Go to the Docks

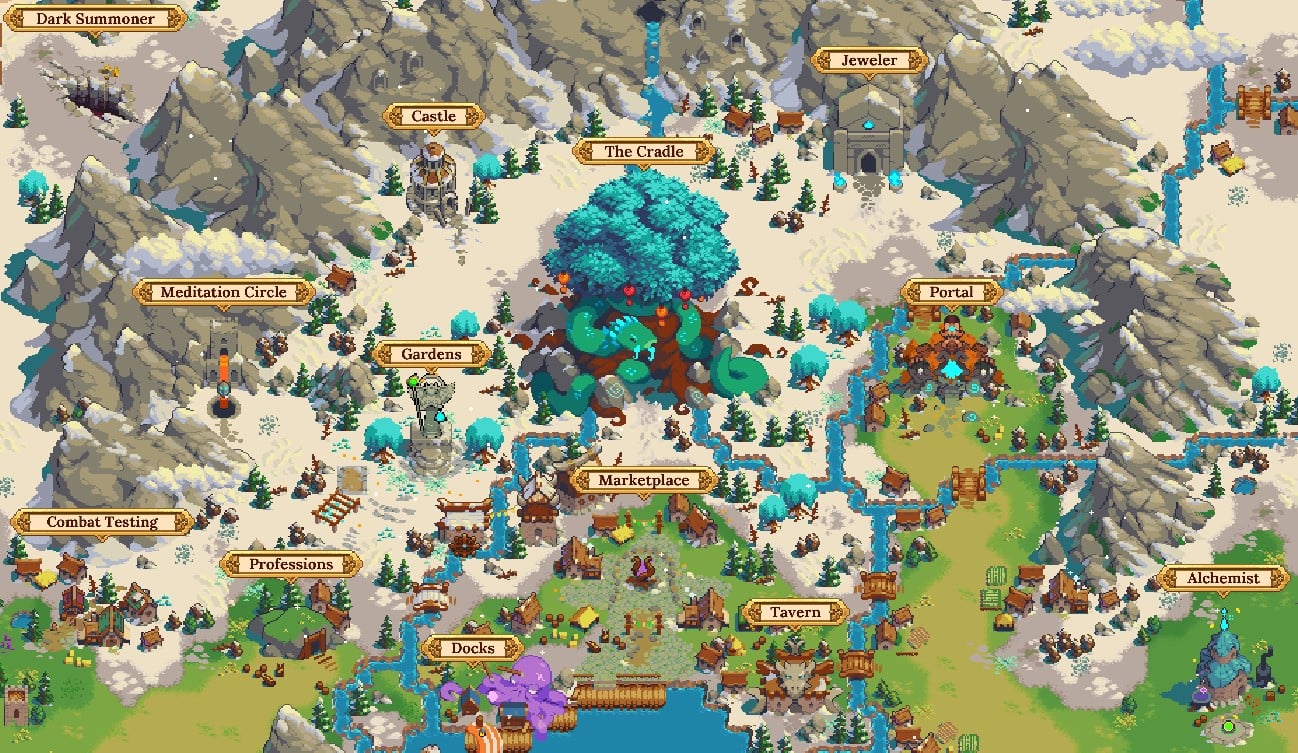coord(472,649)
